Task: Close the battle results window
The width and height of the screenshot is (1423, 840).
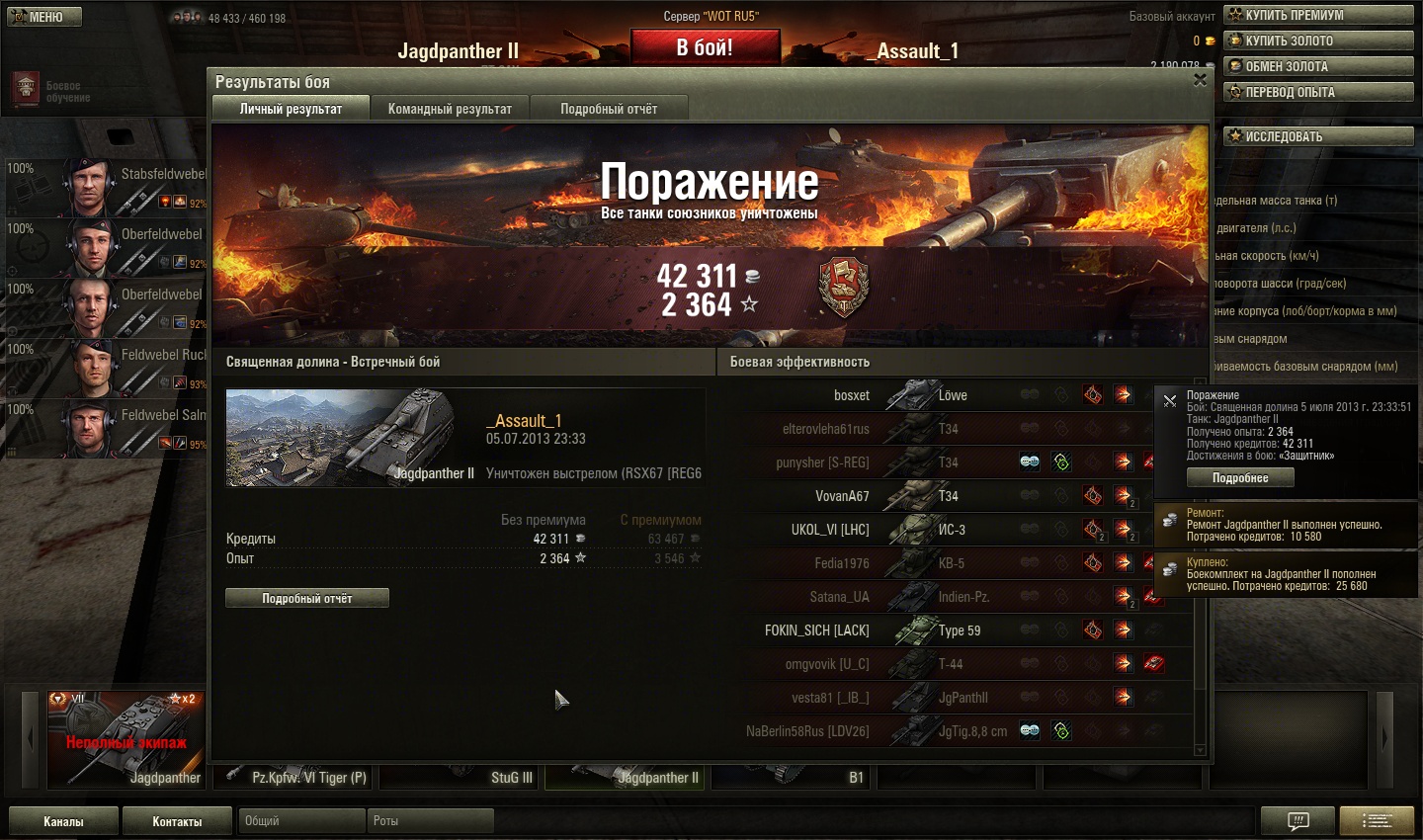Action: pyautogui.click(x=1200, y=80)
